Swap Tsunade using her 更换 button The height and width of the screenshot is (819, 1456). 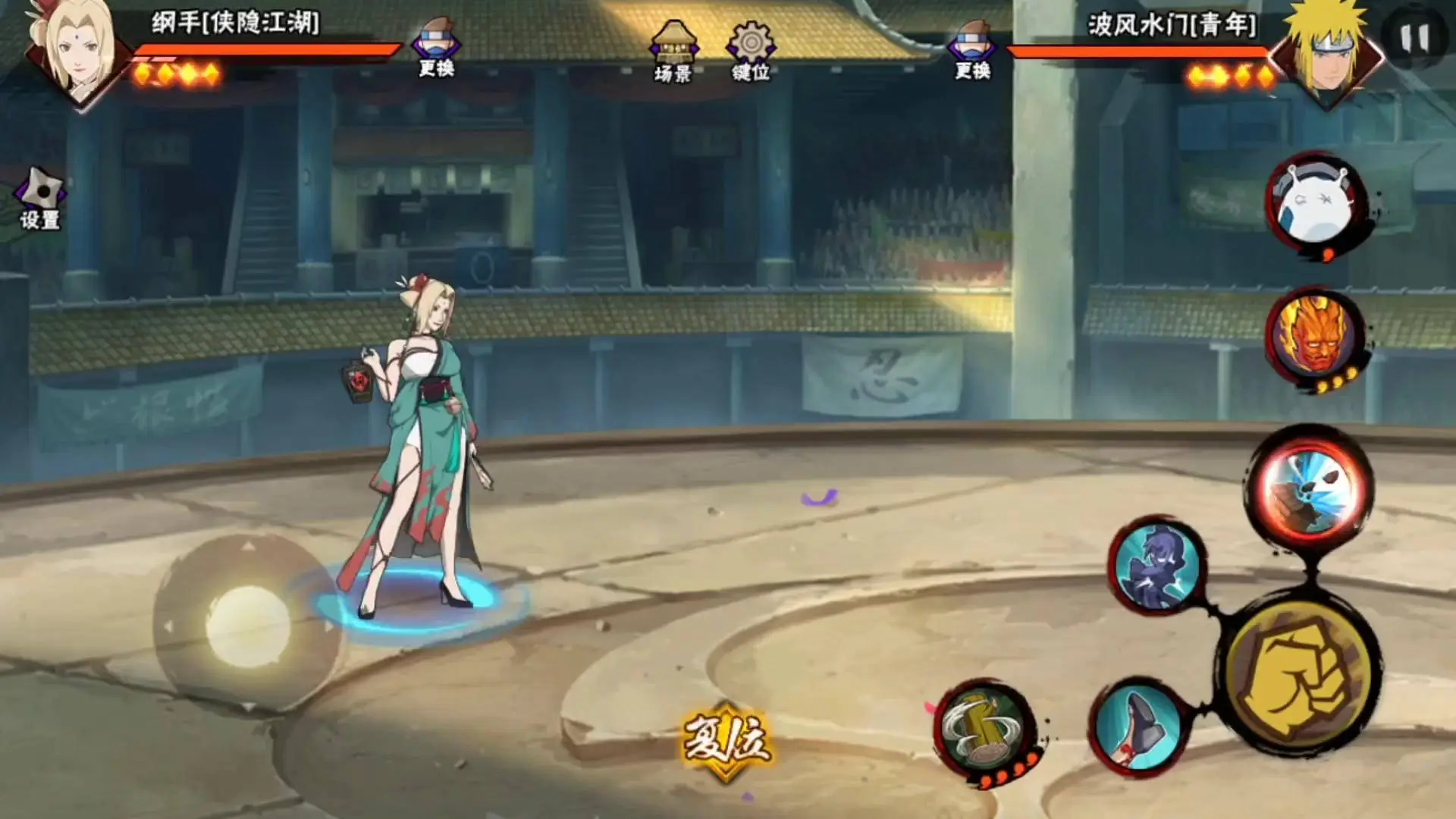[436, 50]
